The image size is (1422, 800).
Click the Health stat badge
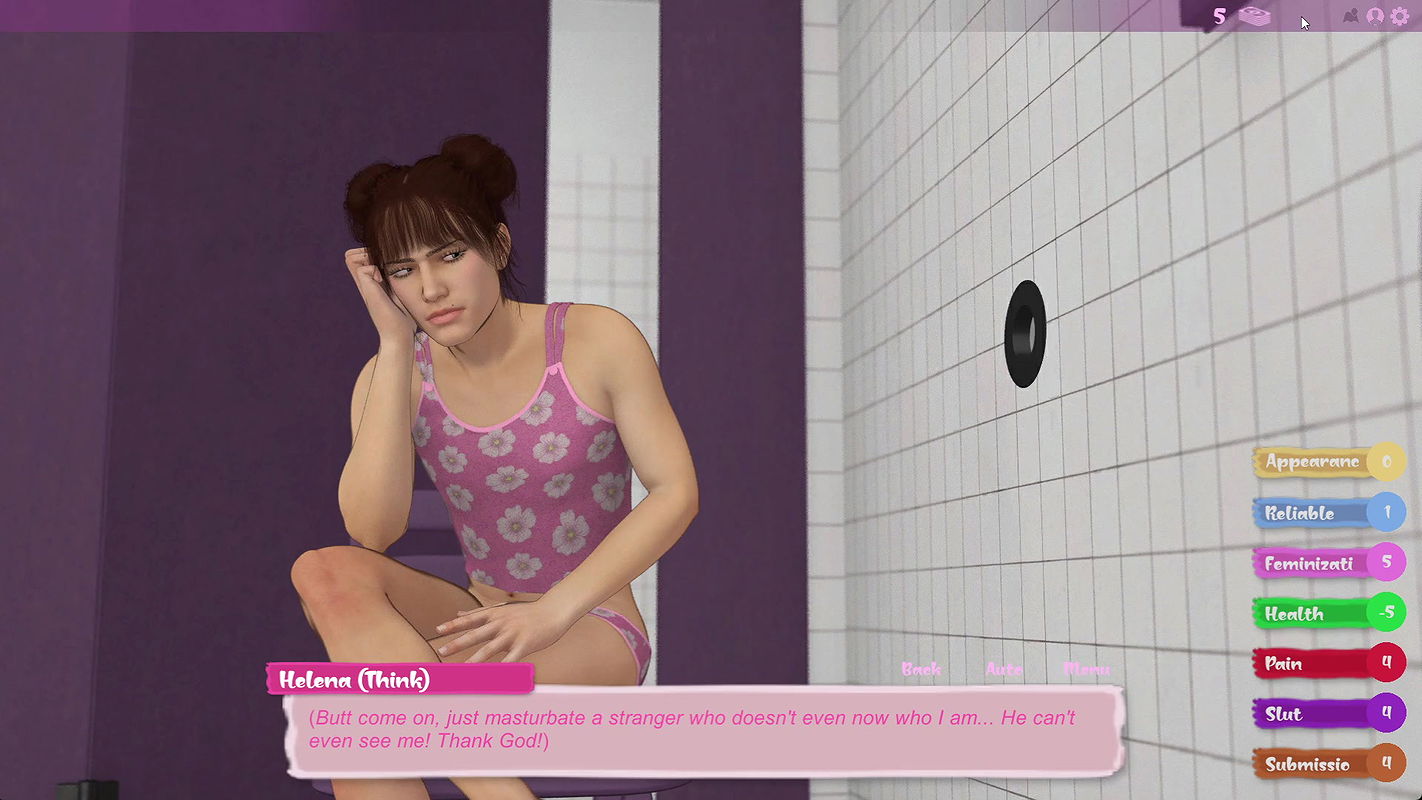[x=1300, y=613]
